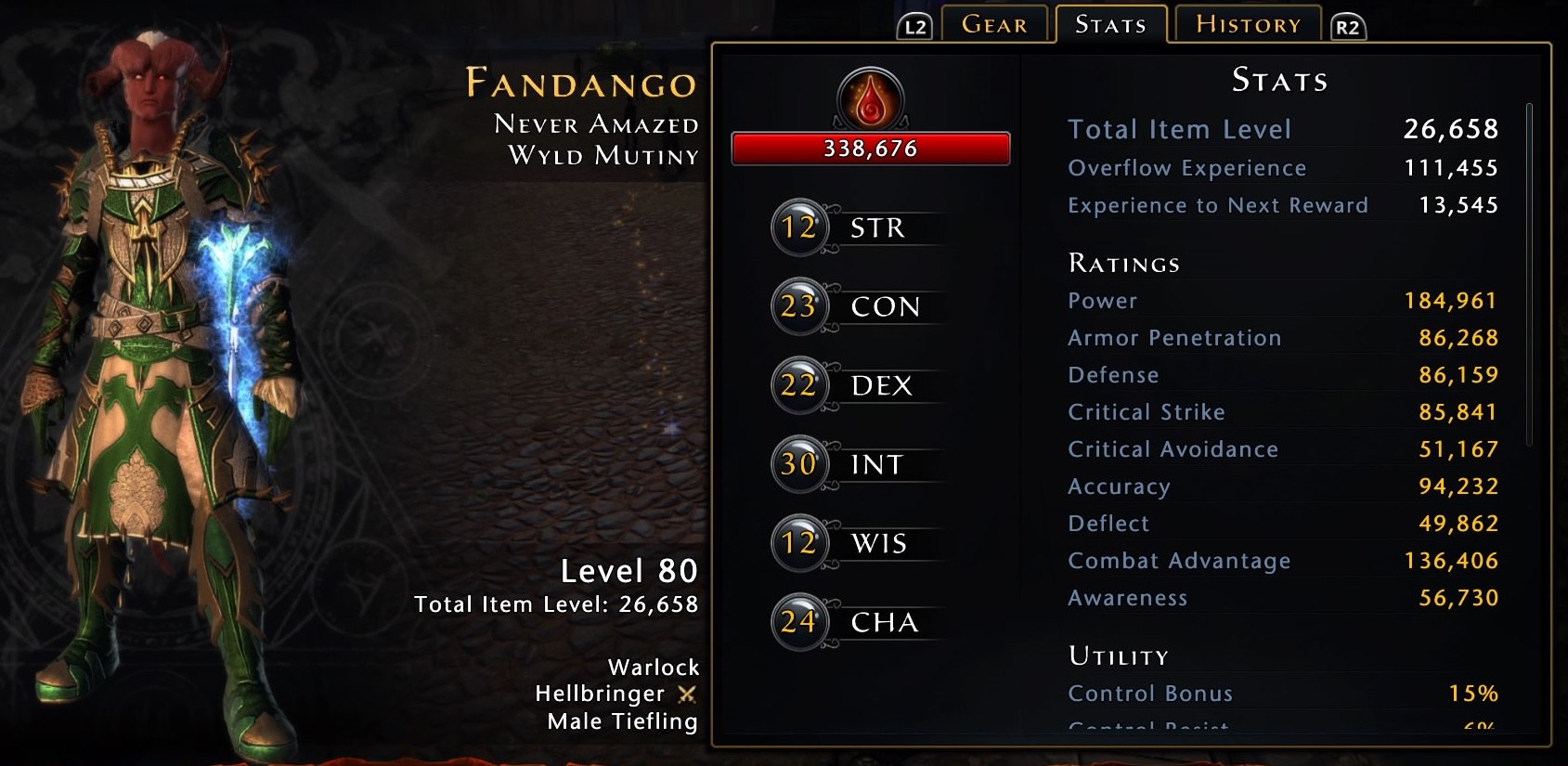Screen dimensions: 1568x766
Task: Click the WIS attribute circle
Action: (x=798, y=543)
